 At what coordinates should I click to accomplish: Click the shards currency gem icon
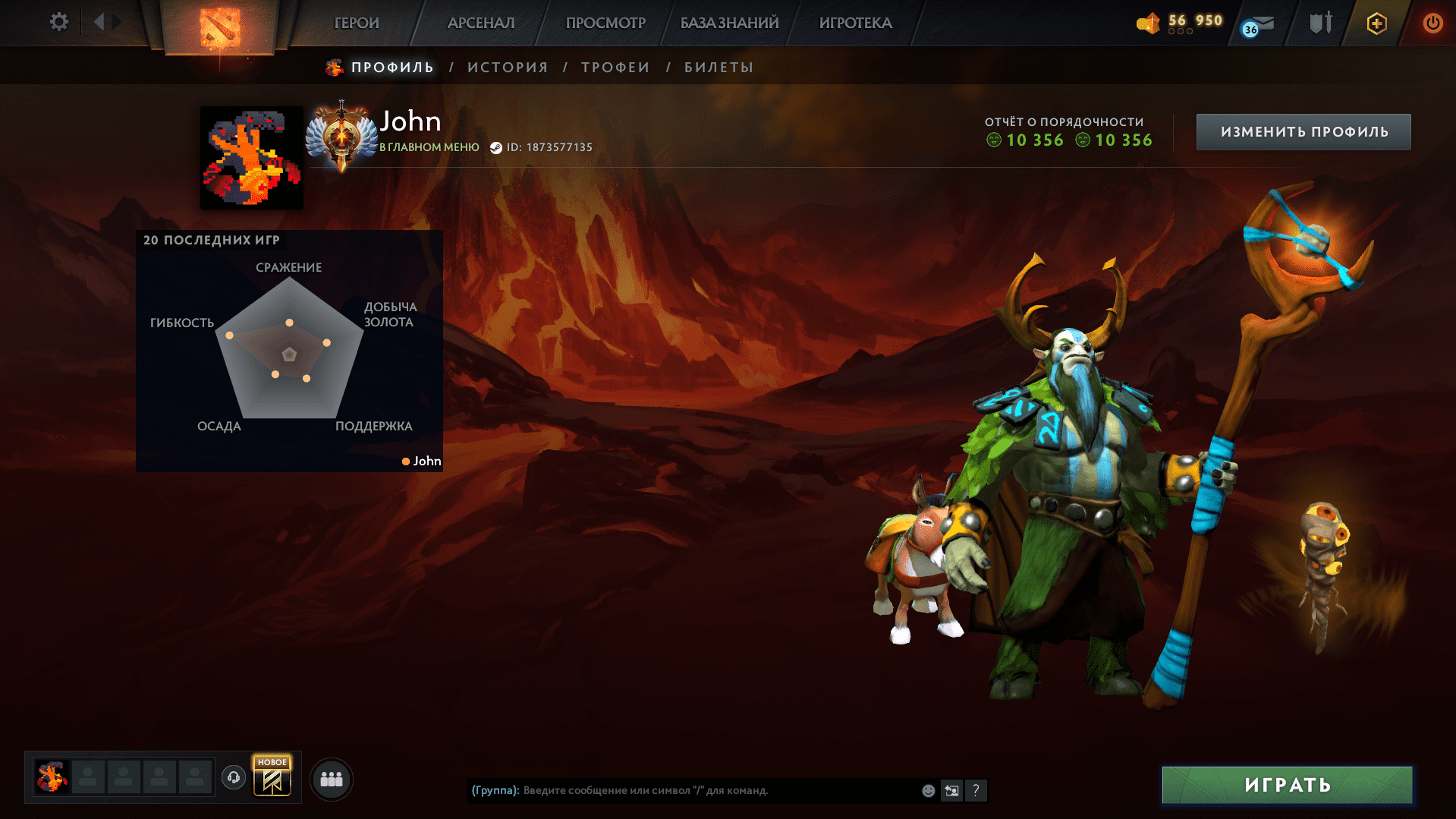pyautogui.click(x=1148, y=24)
